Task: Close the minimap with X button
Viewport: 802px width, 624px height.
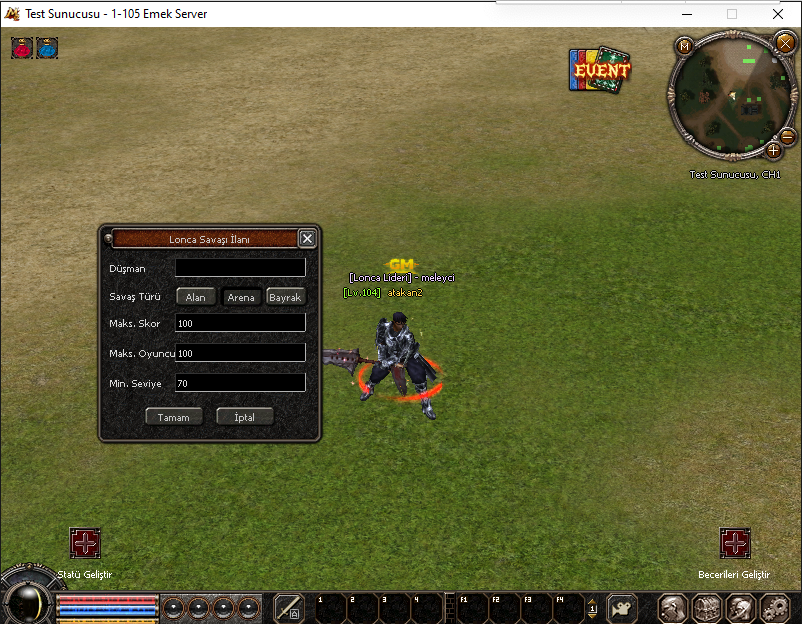Action: [785, 42]
